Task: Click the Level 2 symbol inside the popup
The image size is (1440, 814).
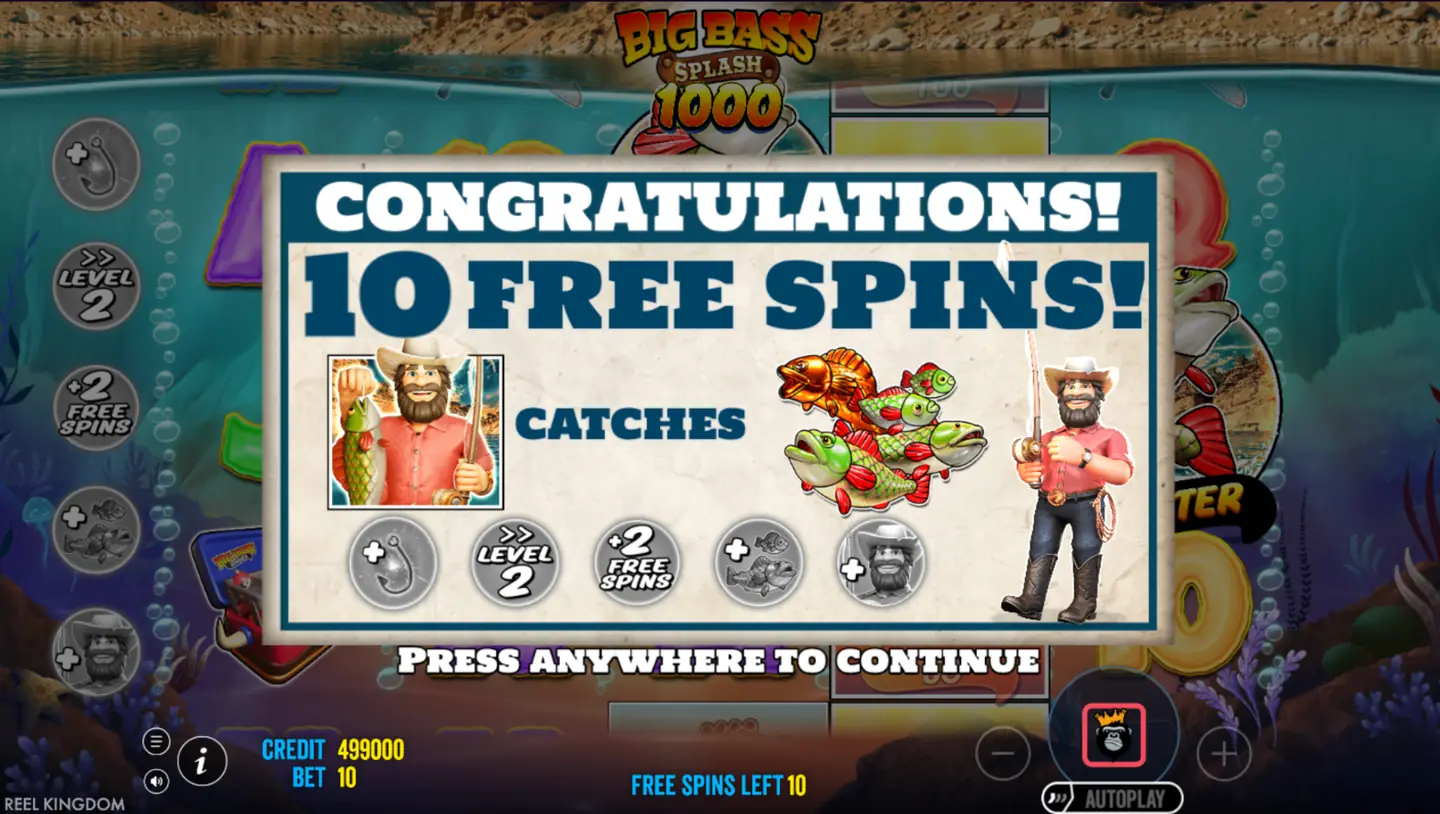Action: tap(516, 562)
